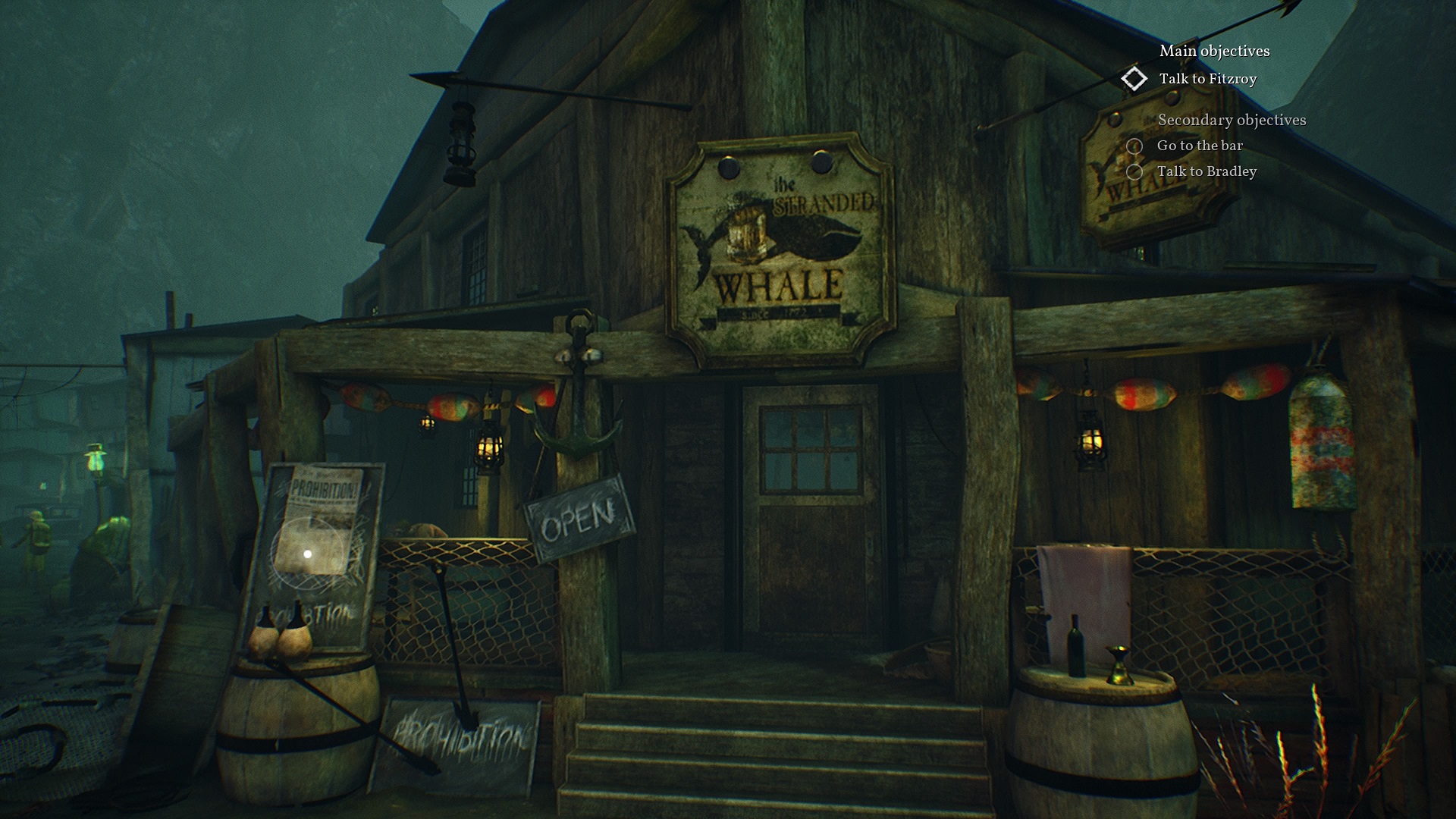Select the 'Talk to Bradley' secondary objective

pos(1206,171)
